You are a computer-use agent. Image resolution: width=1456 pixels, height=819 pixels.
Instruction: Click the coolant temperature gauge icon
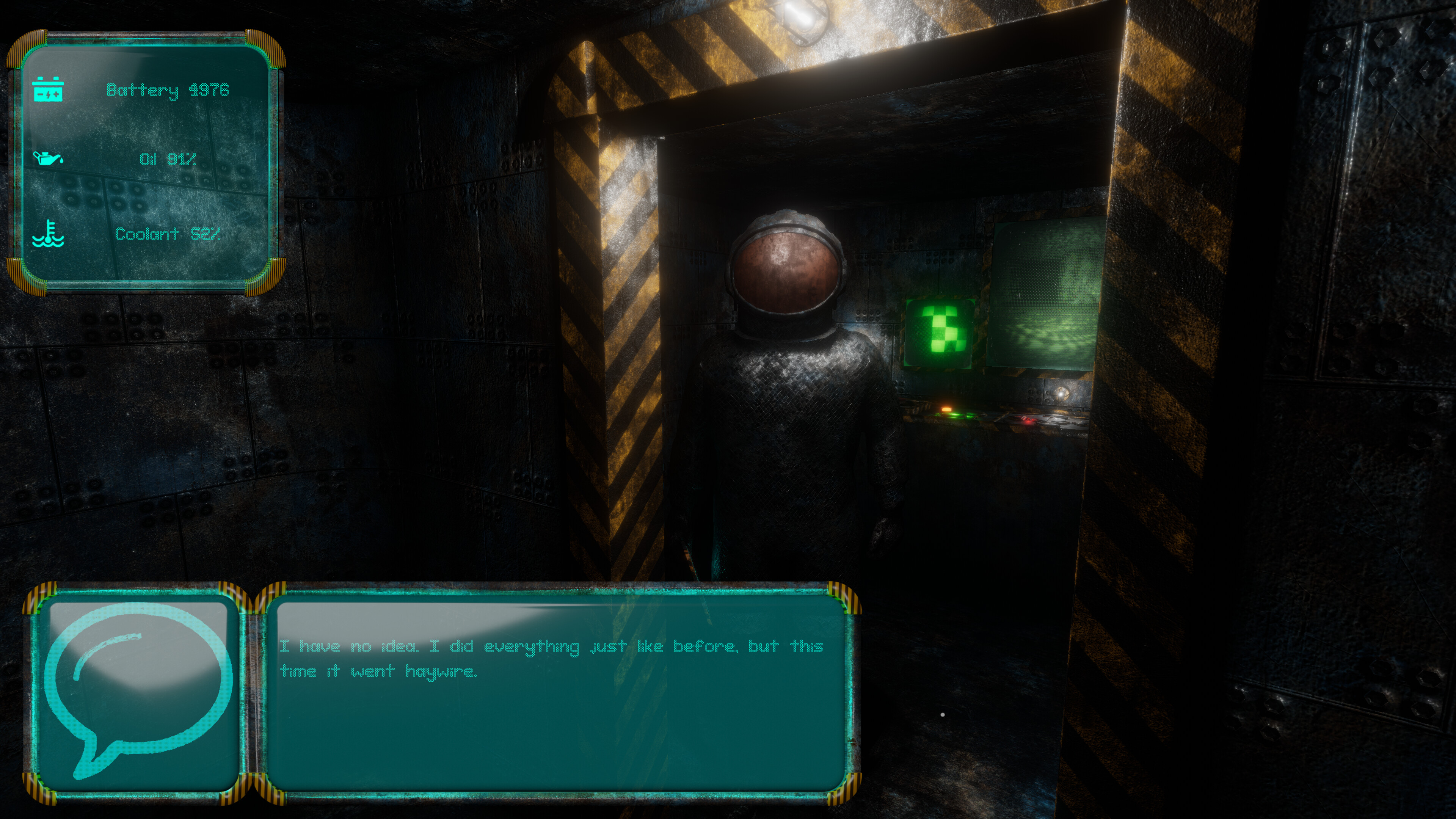coord(49,234)
